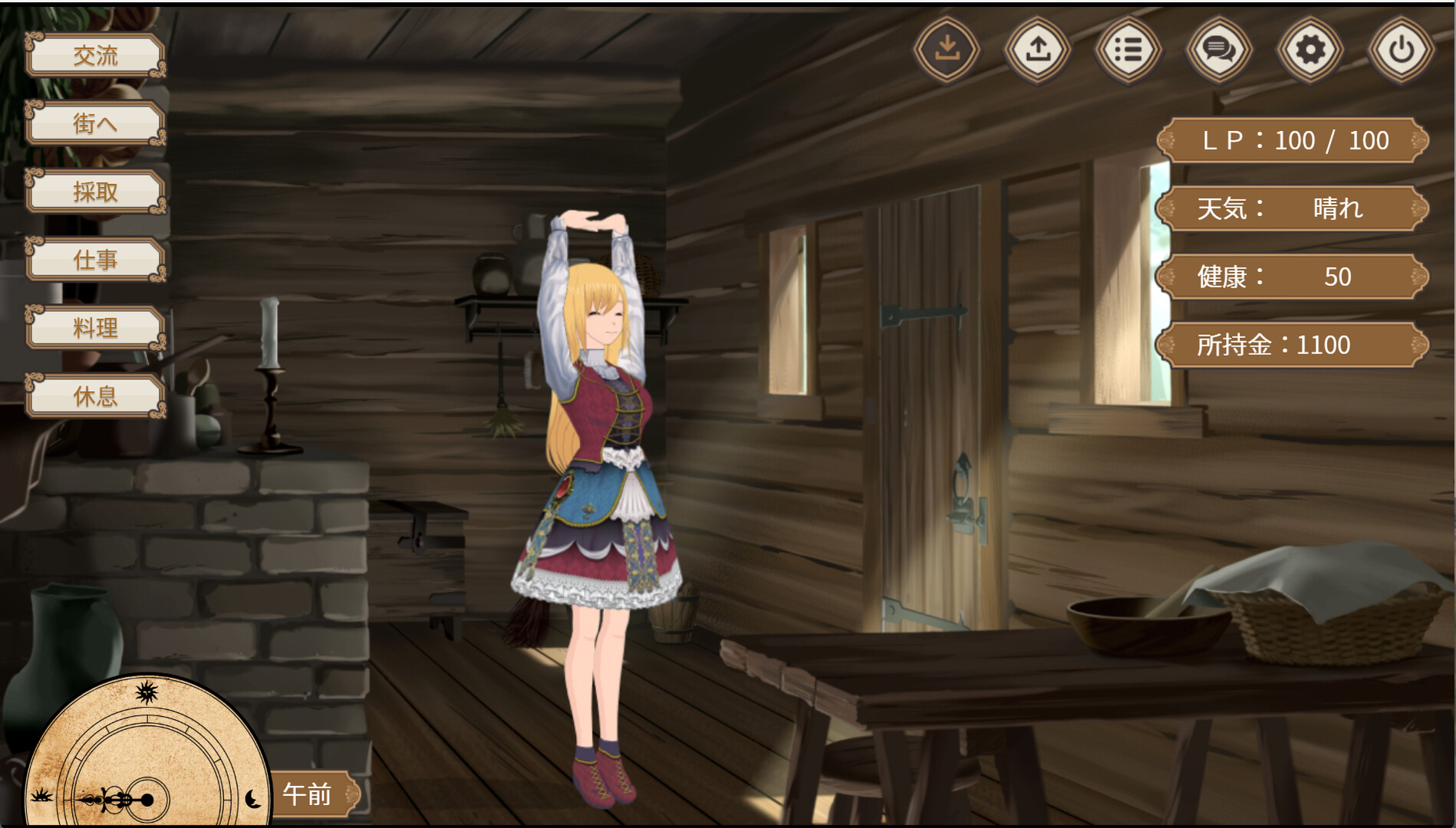Select the 交流 menu button
Image resolution: width=1456 pixels, height=828 pixels.
[94, 56]
